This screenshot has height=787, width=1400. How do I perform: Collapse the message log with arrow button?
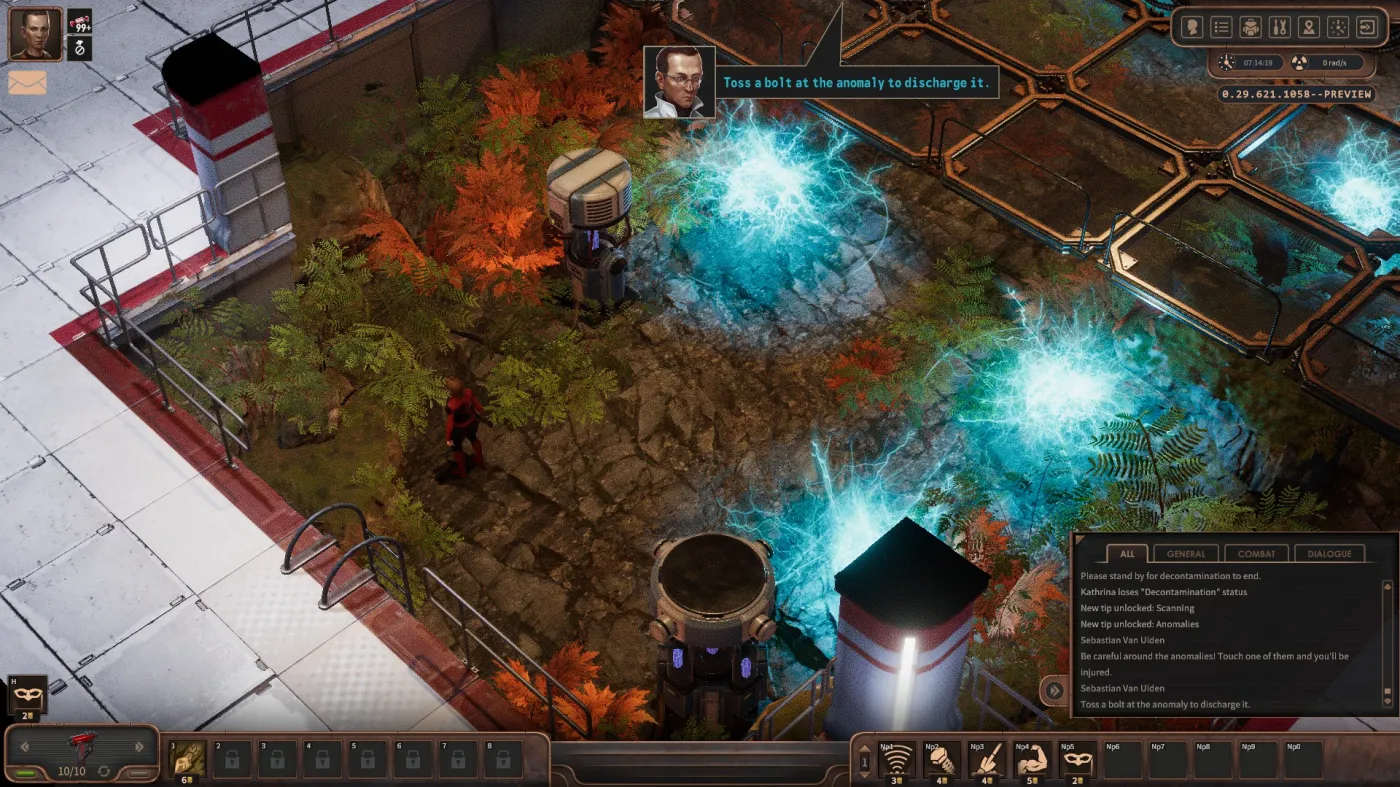click(x=1052, y=690)
